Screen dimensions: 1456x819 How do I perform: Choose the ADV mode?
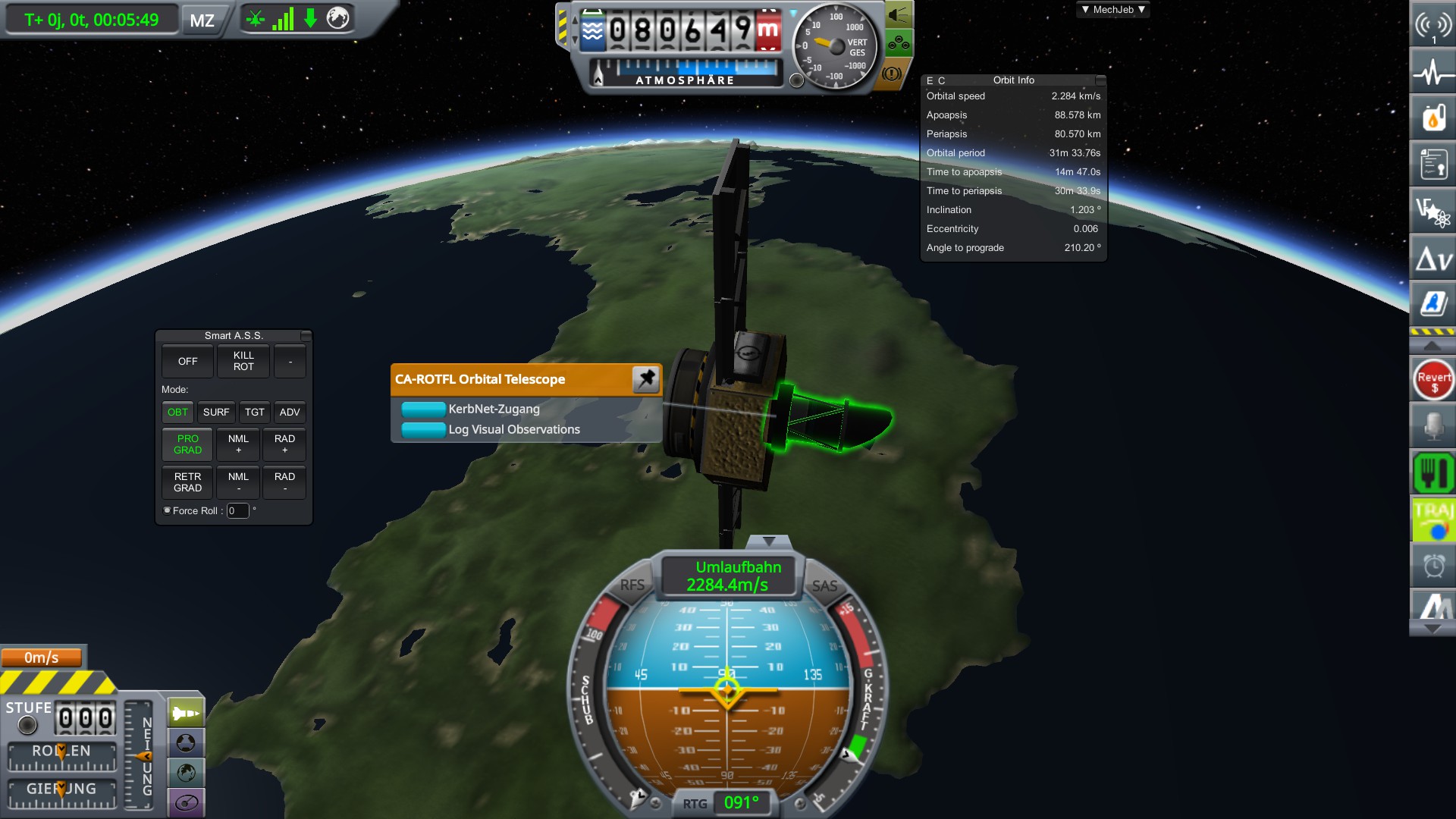tap(290, 412)
